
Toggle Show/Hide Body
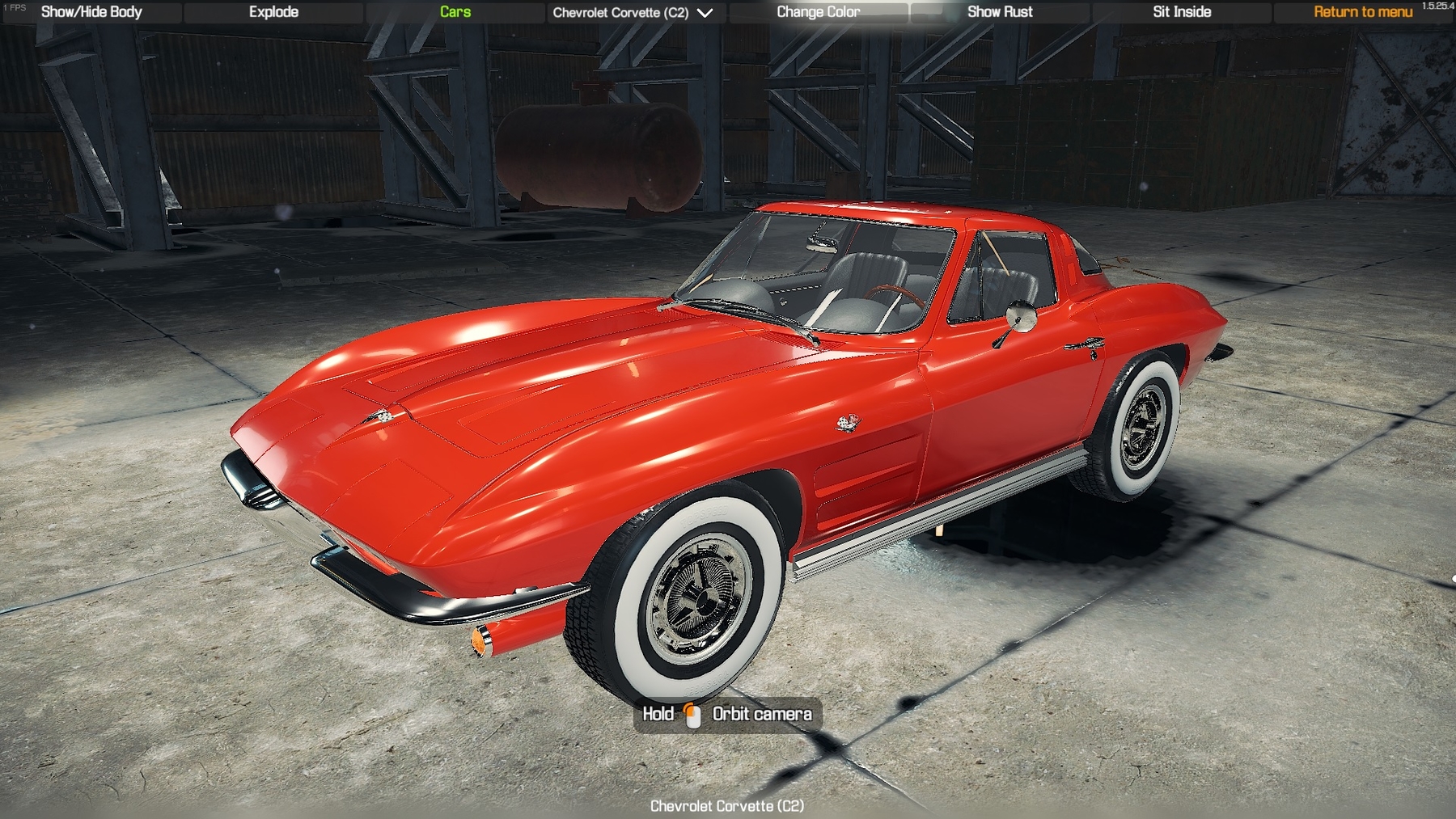[92, 11]
